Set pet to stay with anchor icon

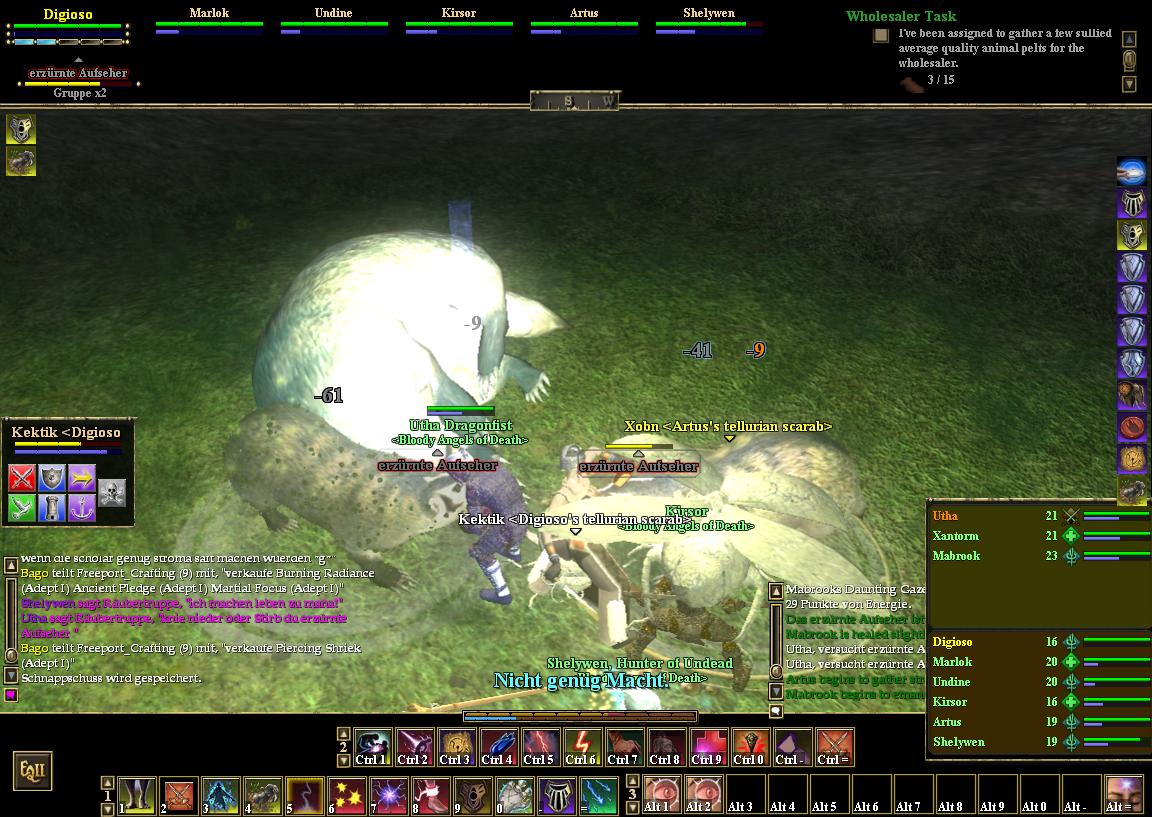tap(82, 508)
